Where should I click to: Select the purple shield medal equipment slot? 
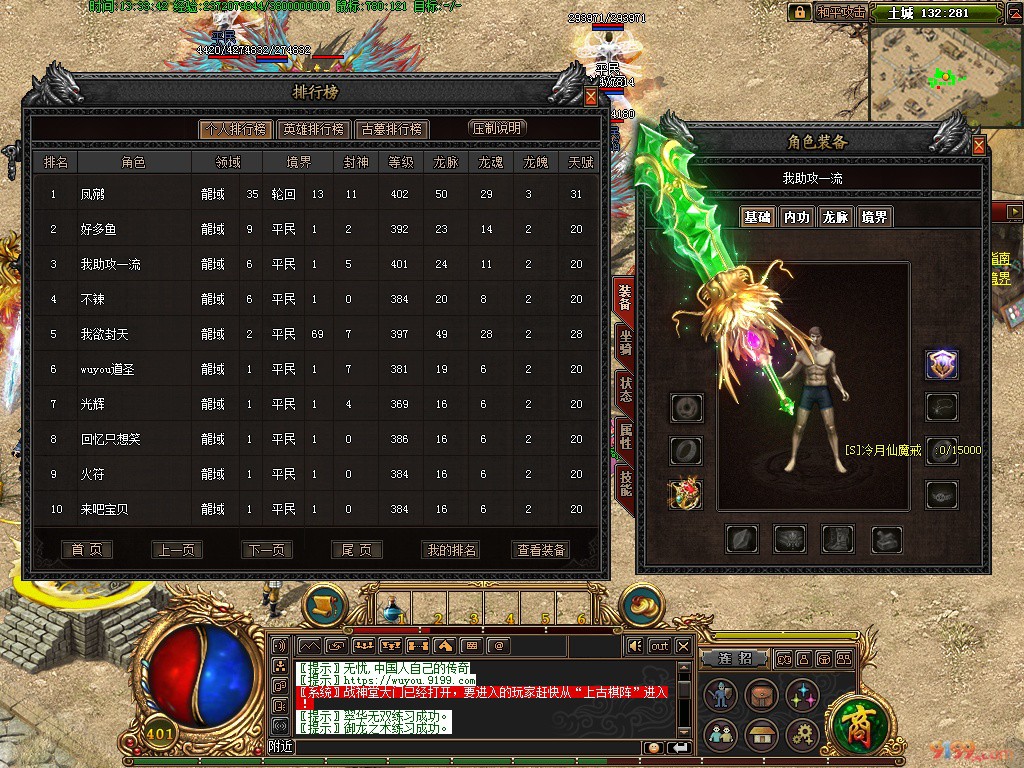click(x=941, y=365)
